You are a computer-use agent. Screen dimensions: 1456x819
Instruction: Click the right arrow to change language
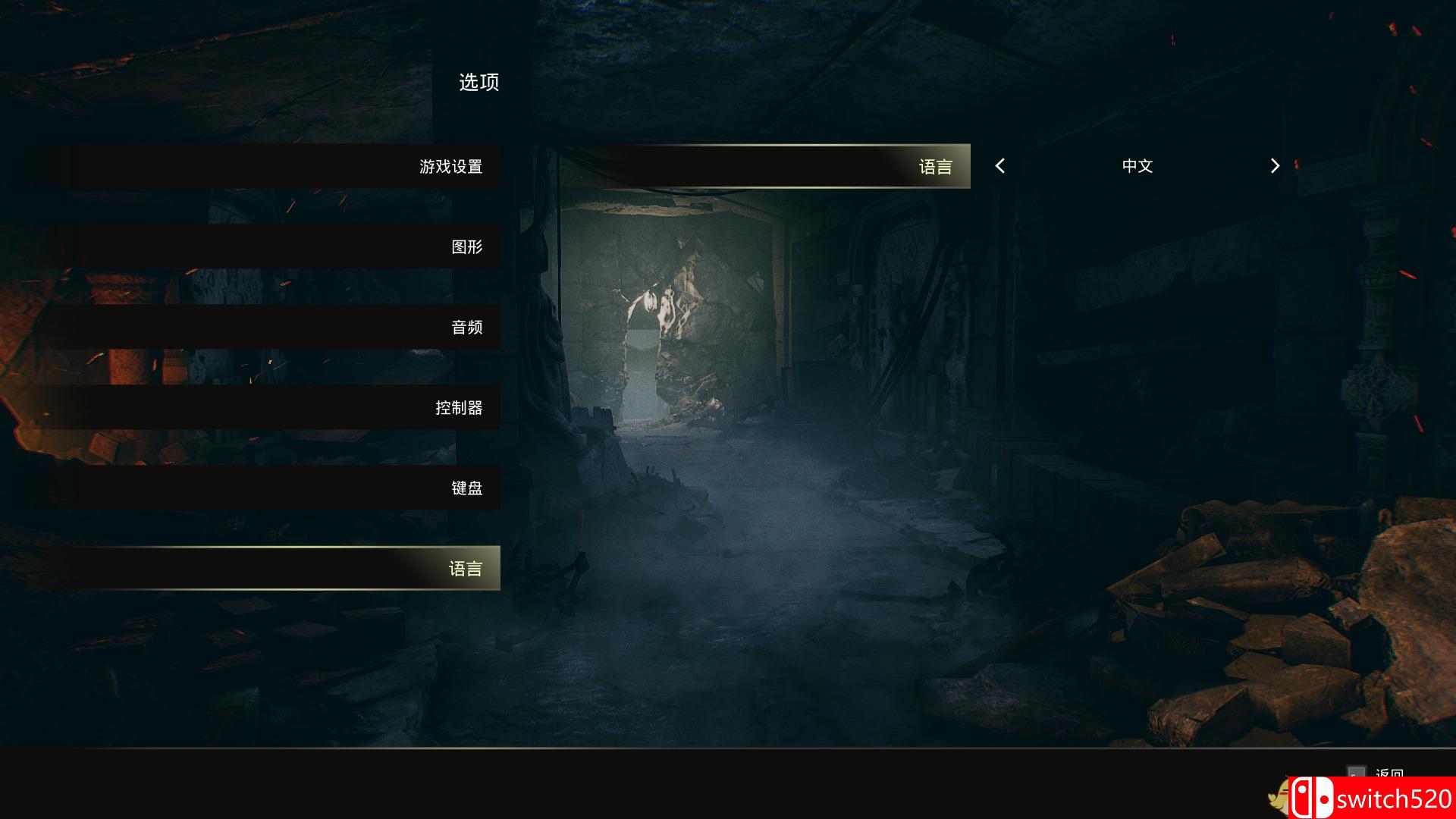[x=1274, y=166]
